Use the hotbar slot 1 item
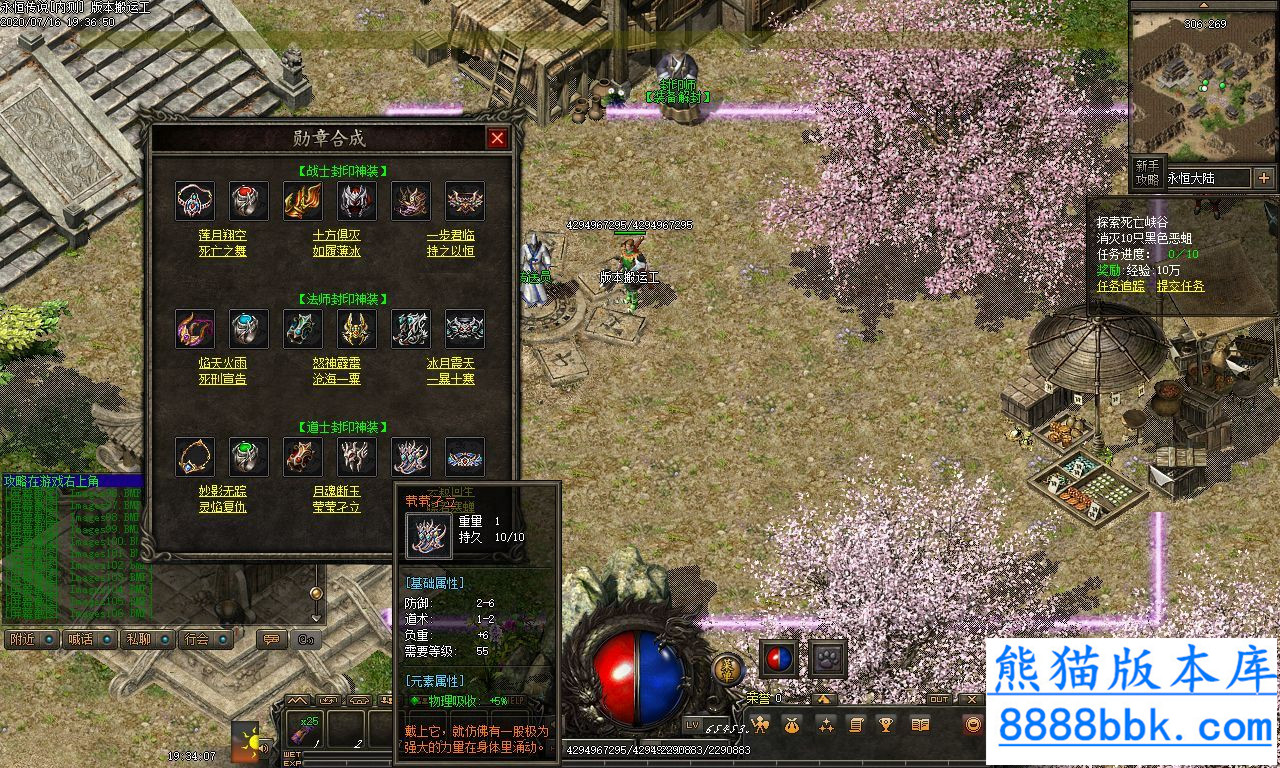This screenshot has height=768, width=1280. tap(303, 729)
